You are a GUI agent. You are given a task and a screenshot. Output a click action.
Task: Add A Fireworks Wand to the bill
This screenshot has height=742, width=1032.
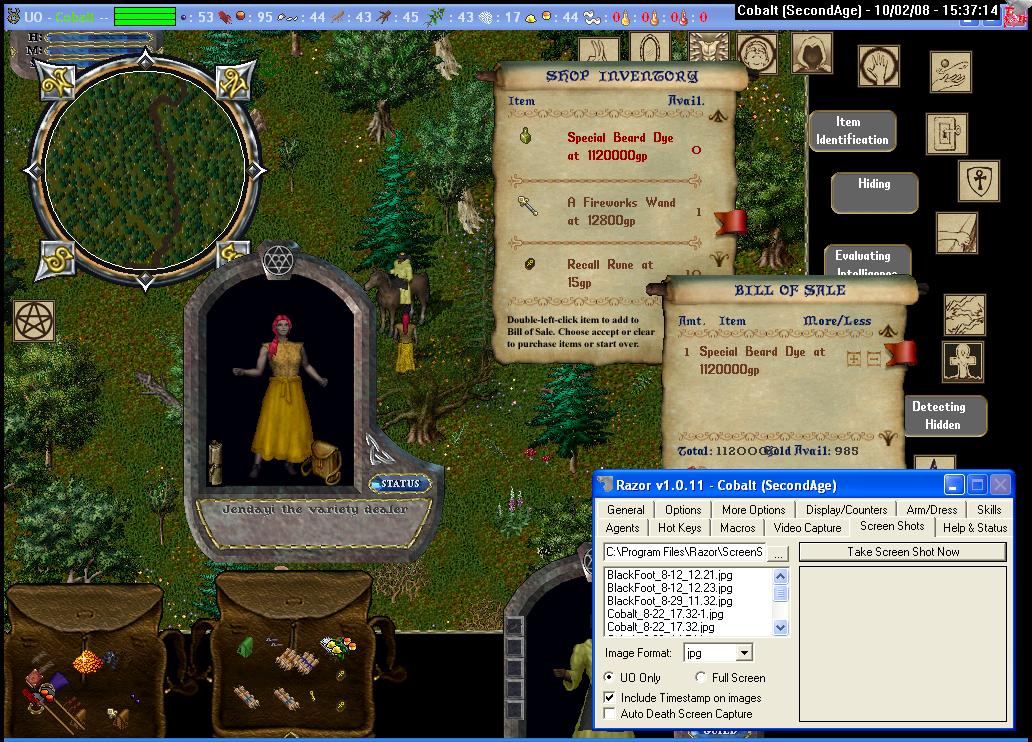(x=620, y=210)
